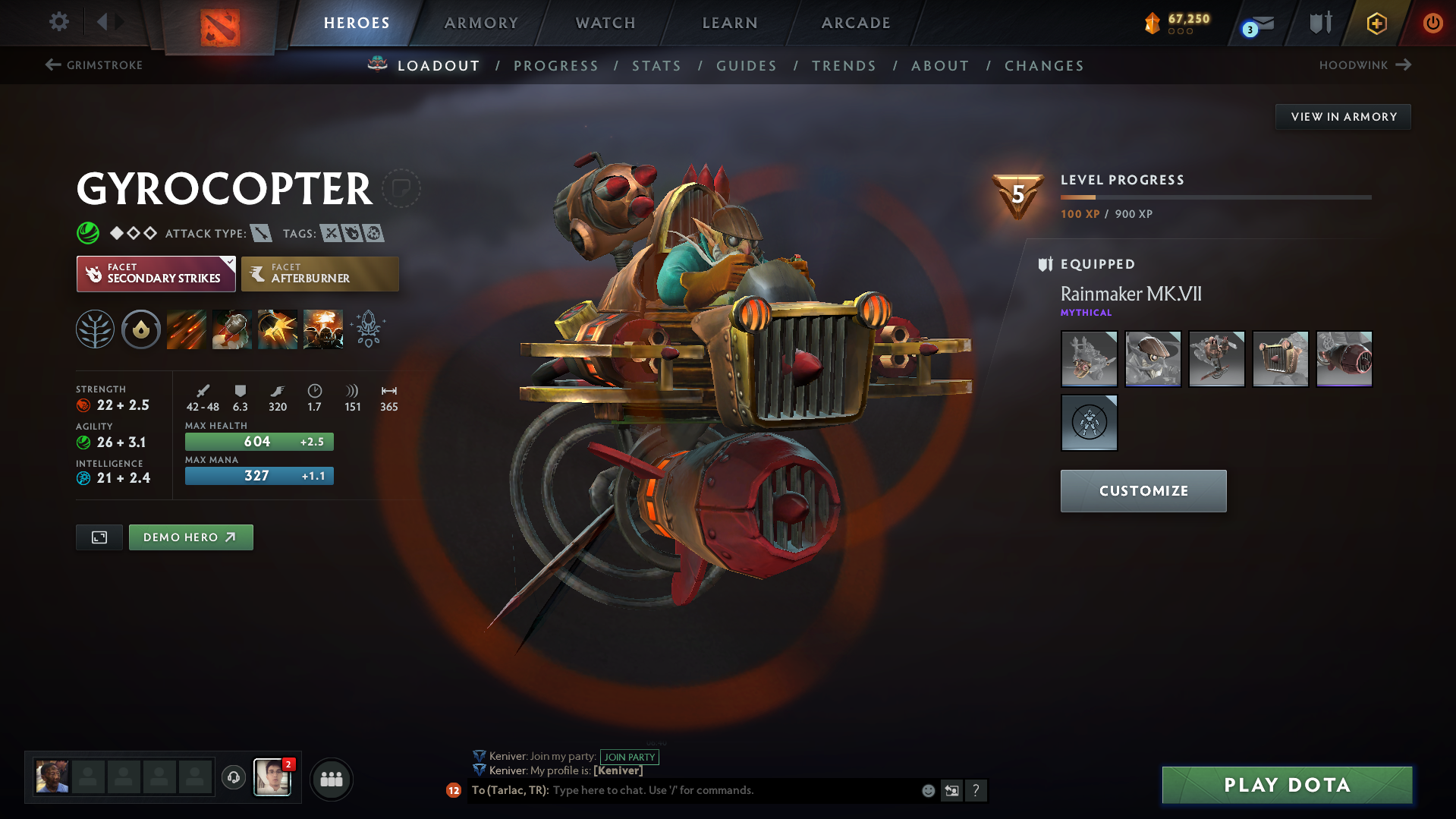Open the Flak Cannon ability icon
1456x819 pixels.
point(278,329)
